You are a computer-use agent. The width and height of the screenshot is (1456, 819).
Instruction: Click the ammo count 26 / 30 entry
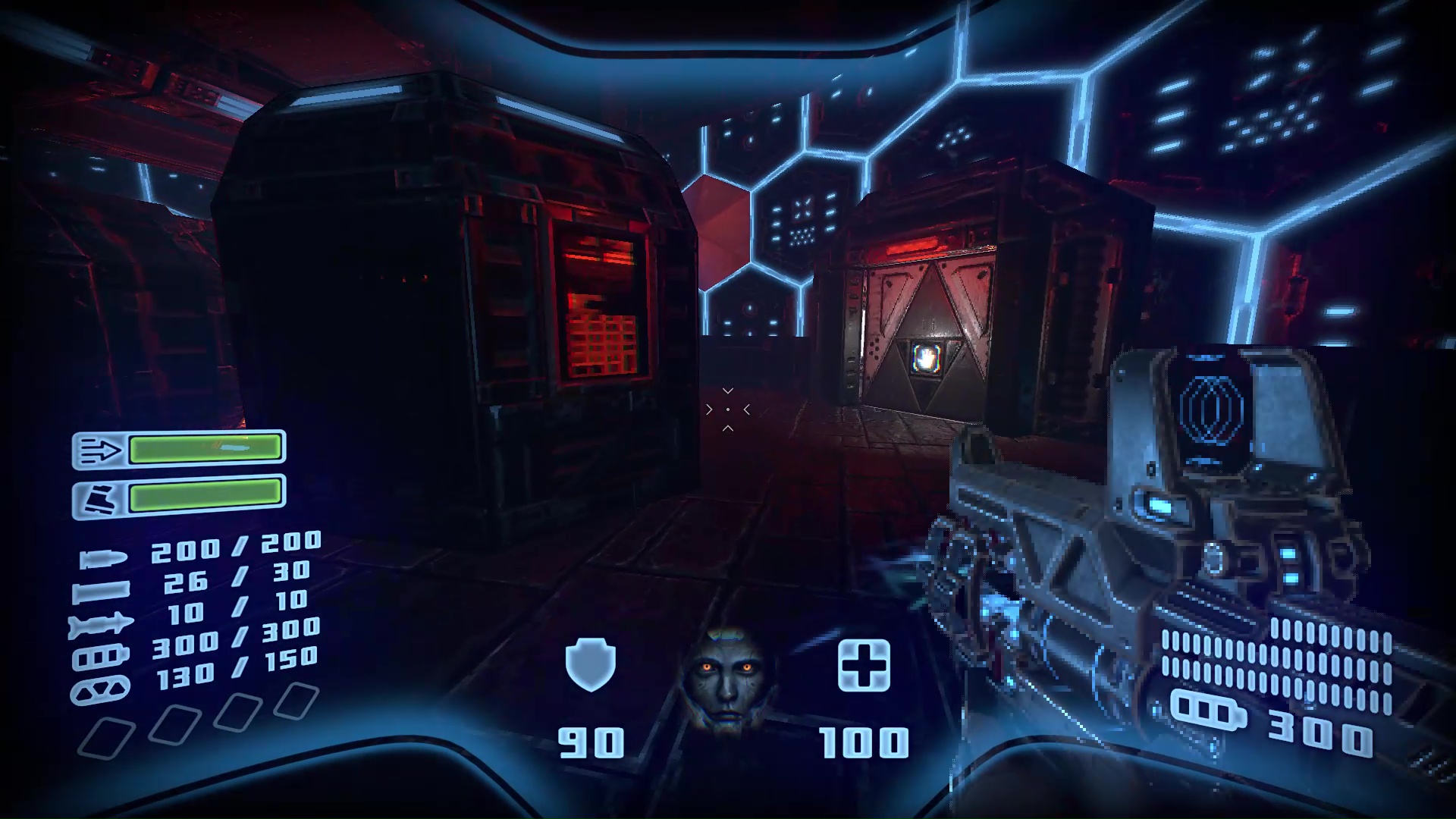235,578
